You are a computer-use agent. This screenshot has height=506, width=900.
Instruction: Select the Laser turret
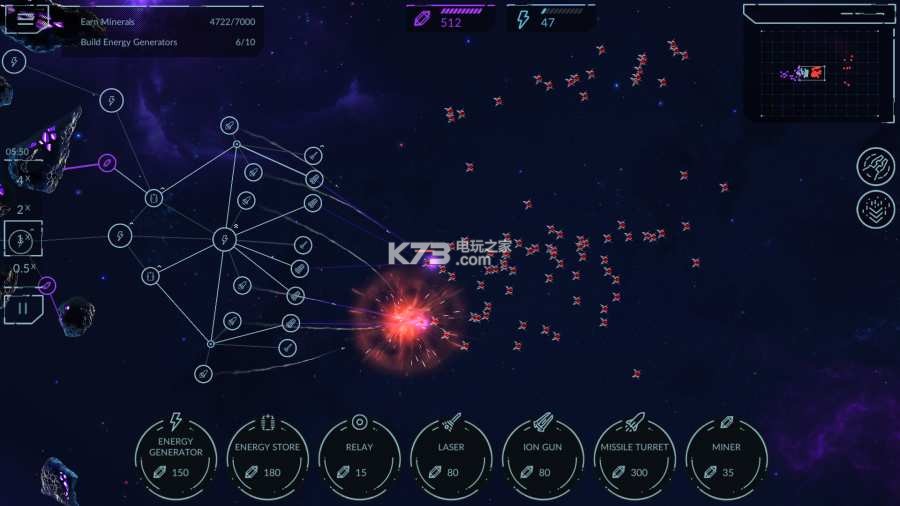(451, 456)
